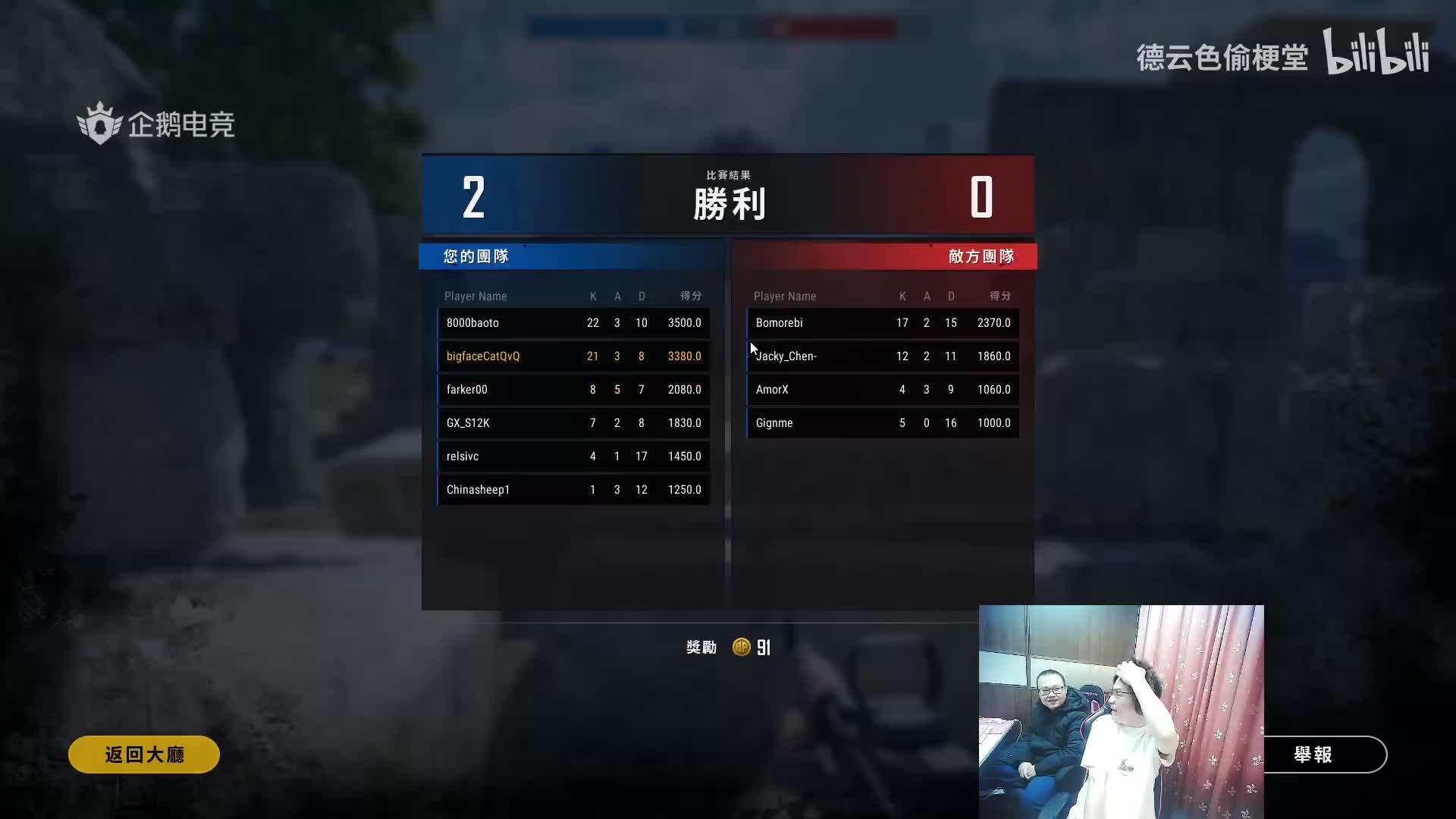
Task: Select the Chinasheep1 player row
Action: 573,490
